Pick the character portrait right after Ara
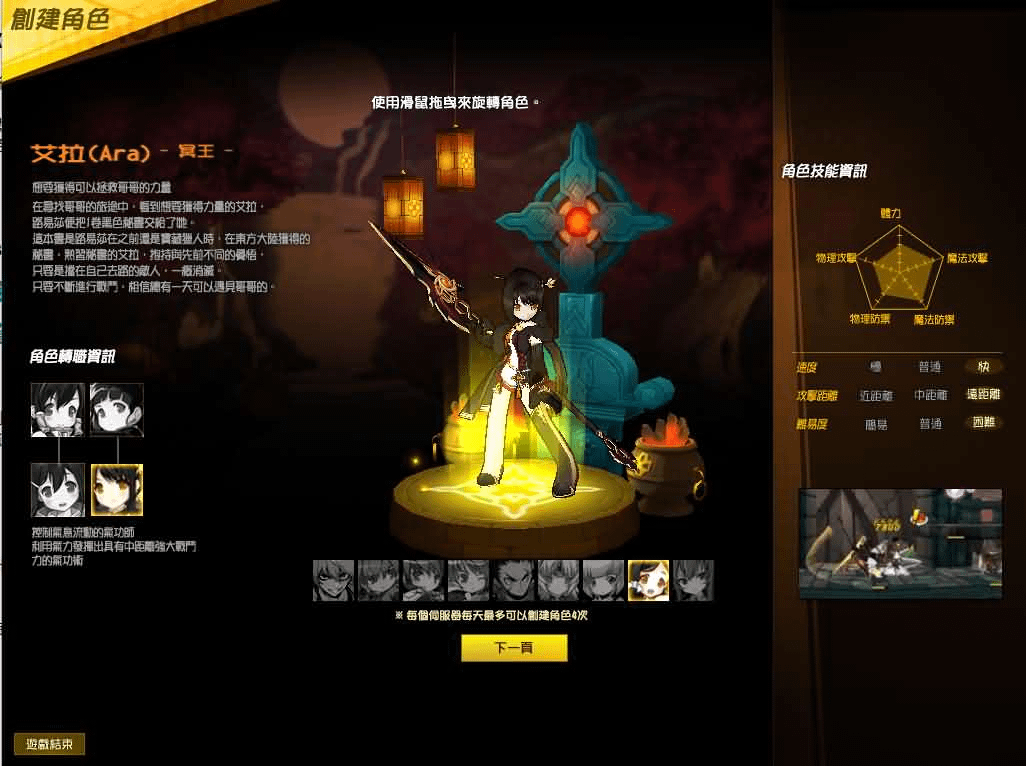The height and width of the screenshot is (766, 1026). 693,580
